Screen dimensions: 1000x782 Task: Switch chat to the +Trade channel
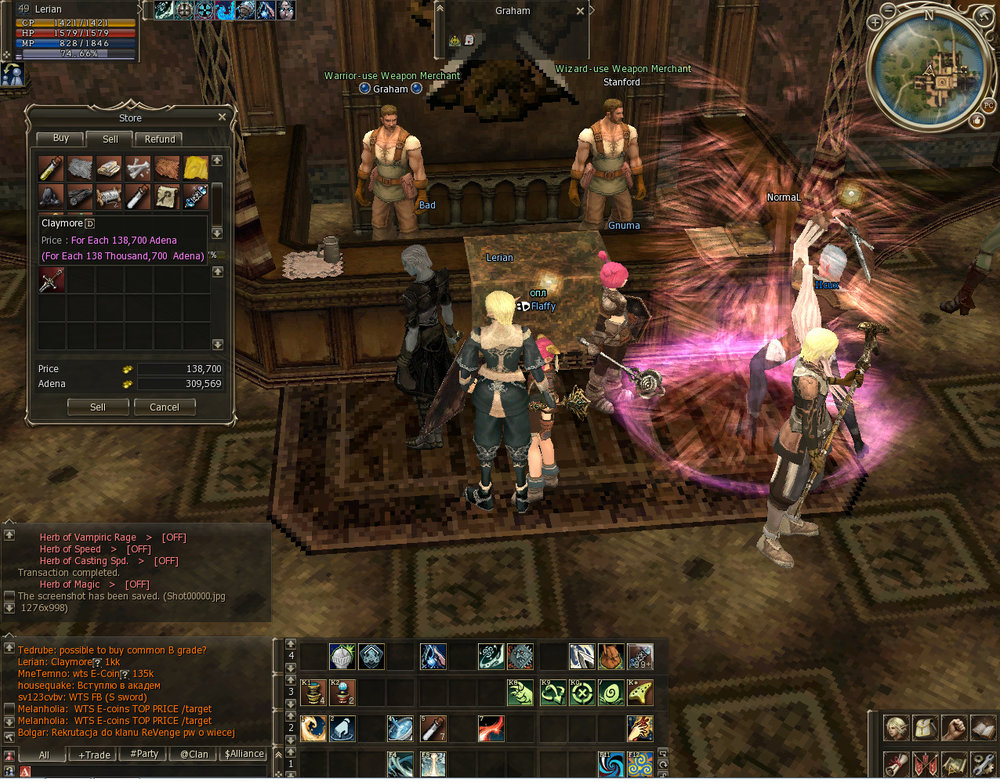pos(96,754)
